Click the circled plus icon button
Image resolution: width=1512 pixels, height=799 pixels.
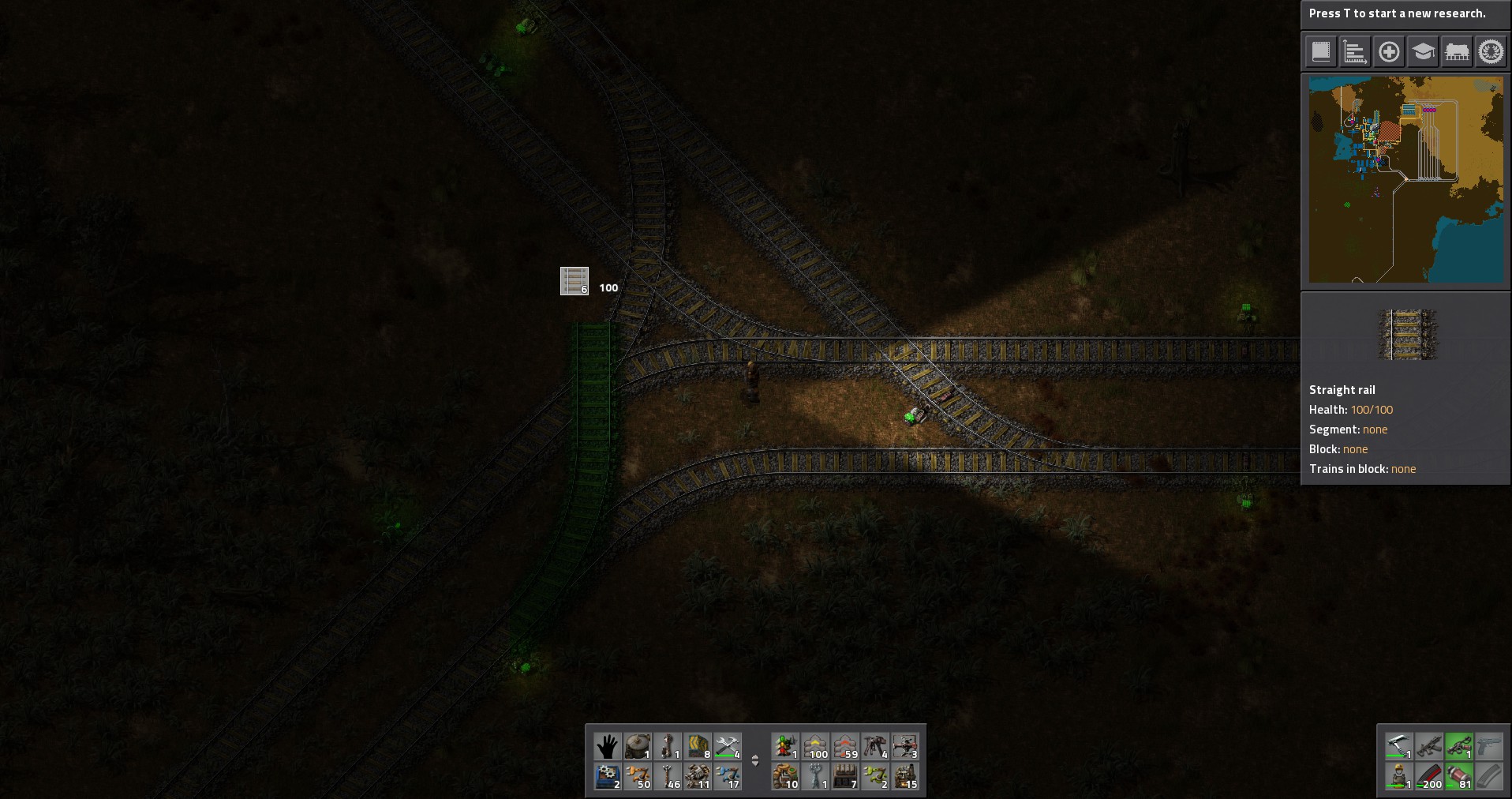pyautogui.click(x=1389, y=52)
